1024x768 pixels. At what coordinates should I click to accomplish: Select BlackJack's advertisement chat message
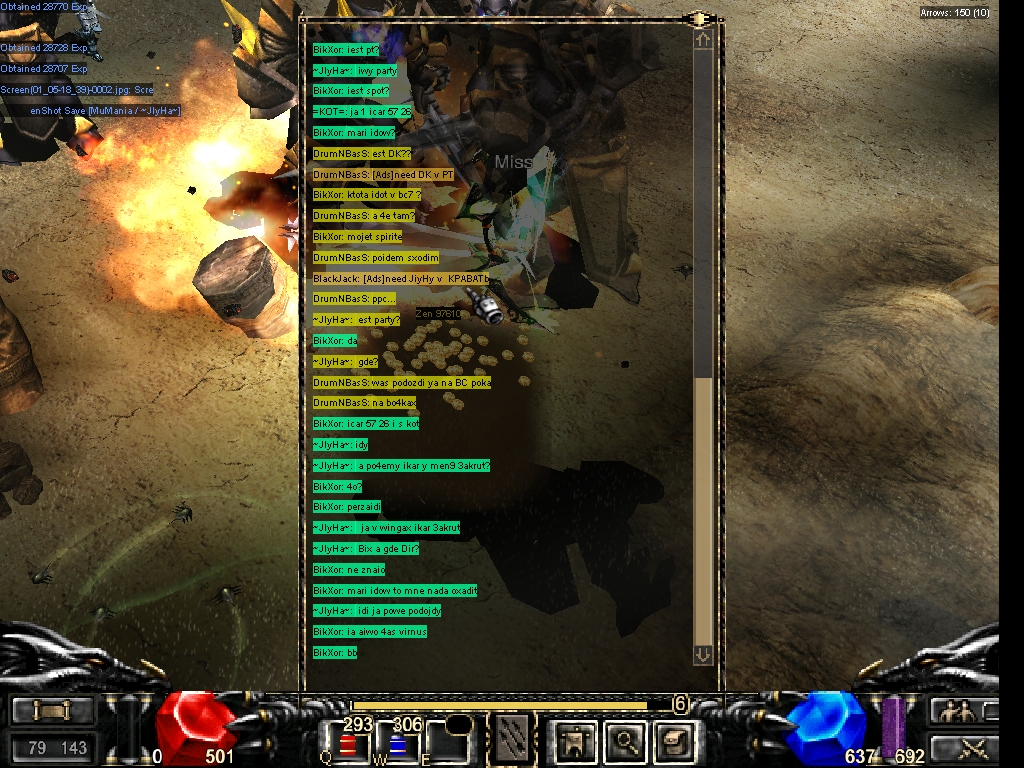point(402,278)
